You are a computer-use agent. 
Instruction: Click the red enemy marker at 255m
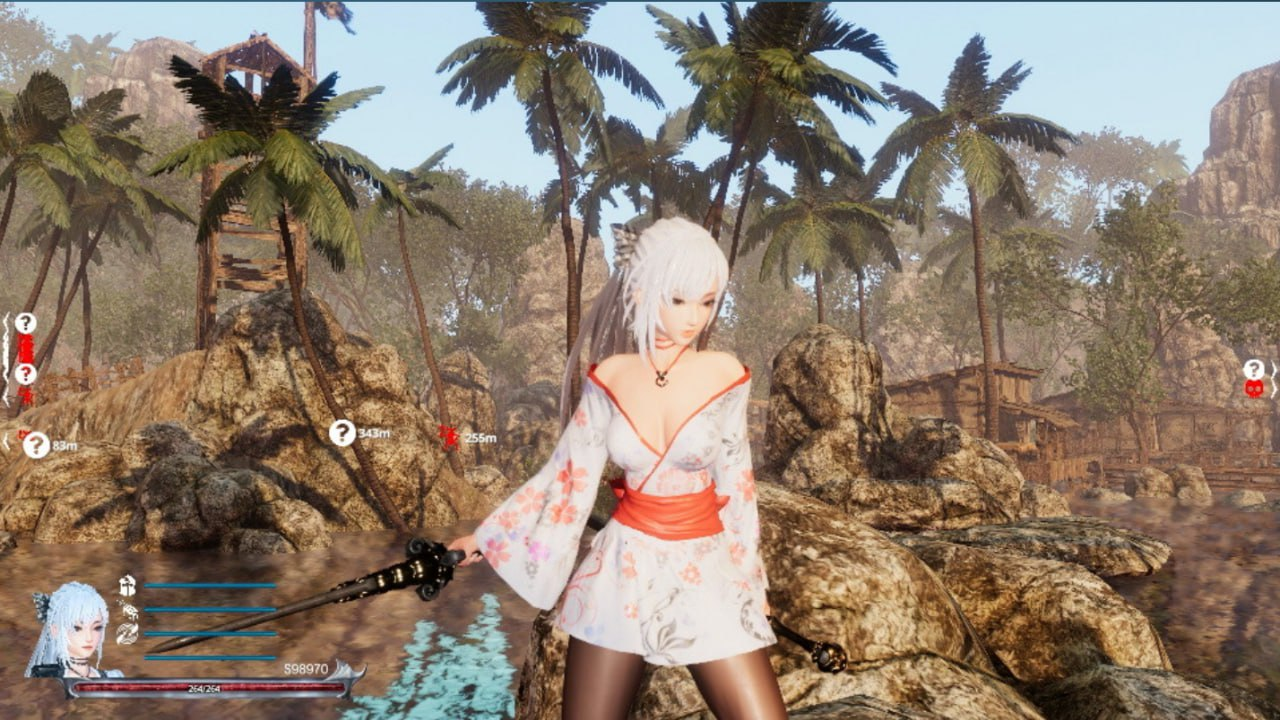point(450,437)
